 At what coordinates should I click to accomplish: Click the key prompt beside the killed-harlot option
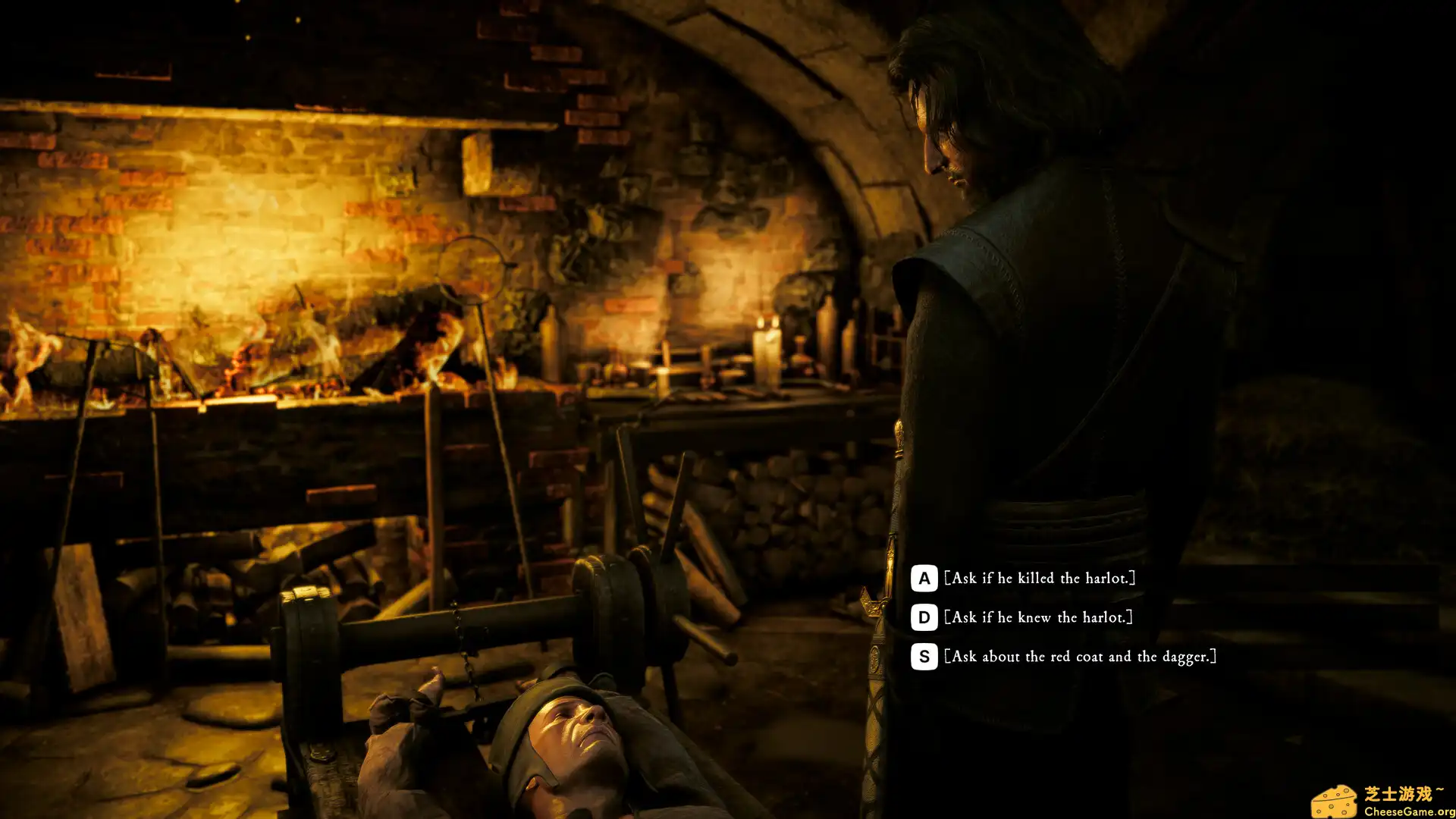coord(923,578)
